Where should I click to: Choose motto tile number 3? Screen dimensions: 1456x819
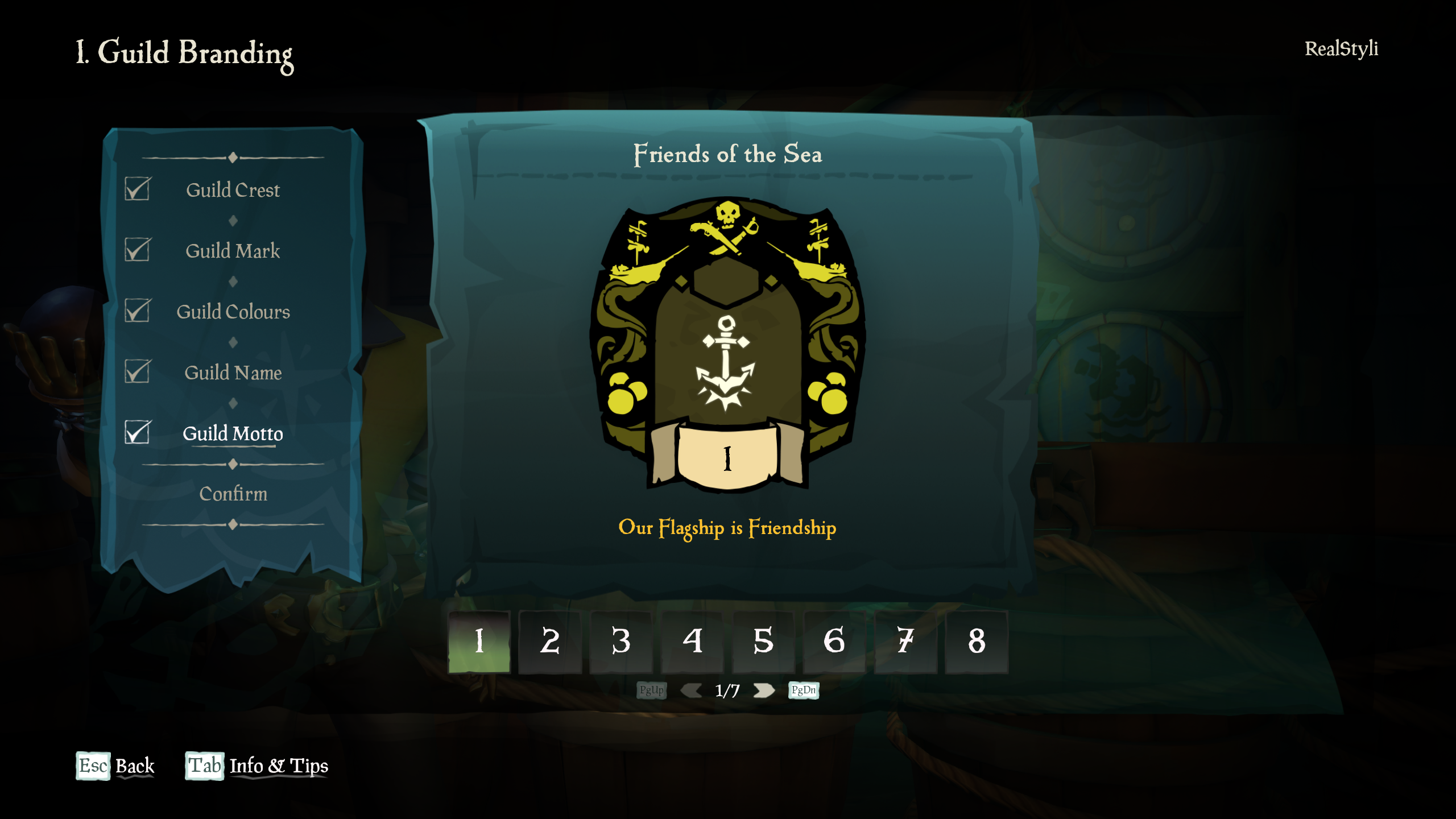[x=621, y=642]
